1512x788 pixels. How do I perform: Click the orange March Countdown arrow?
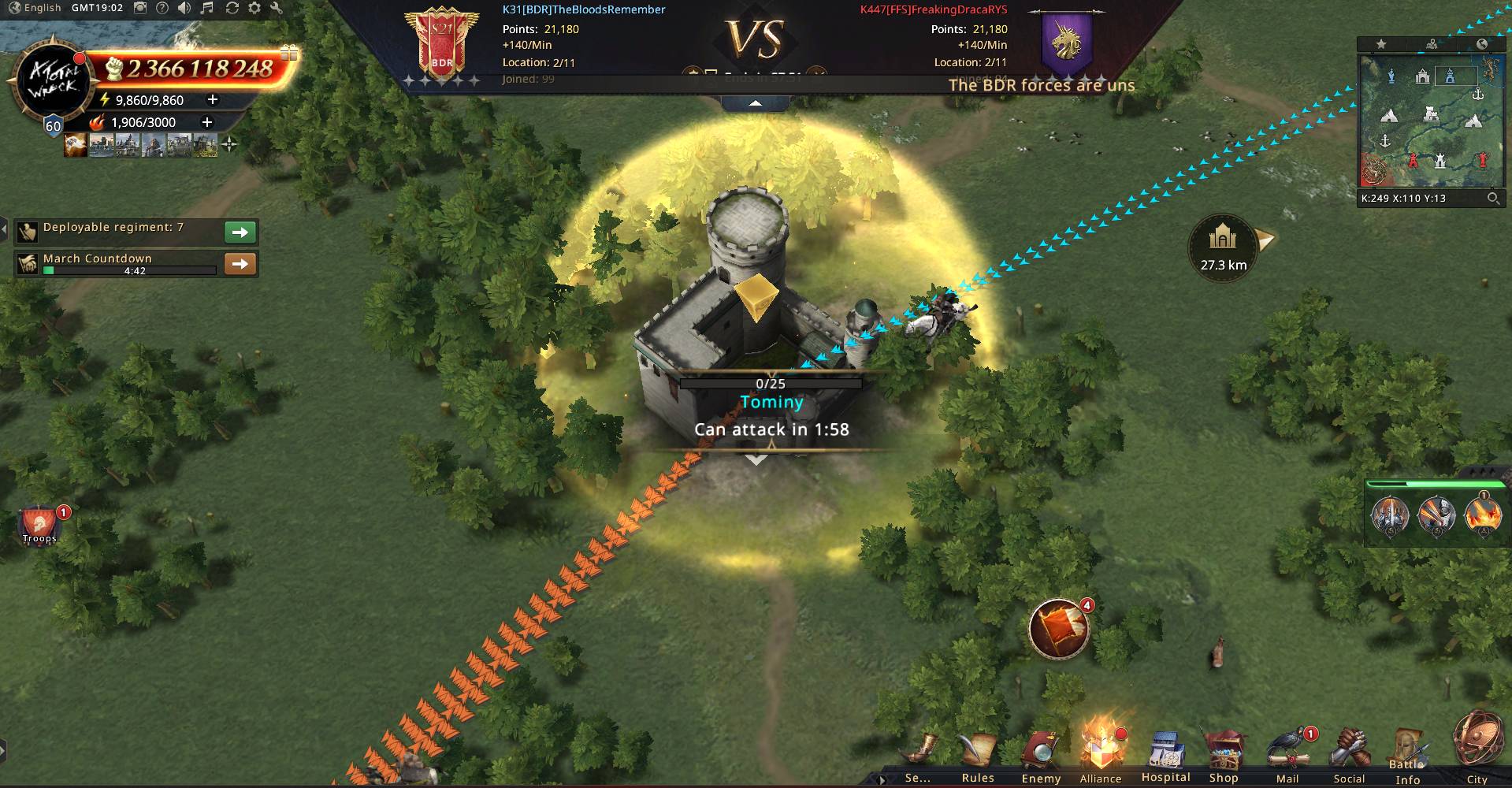pyautogui.click(x=240, y=264)
